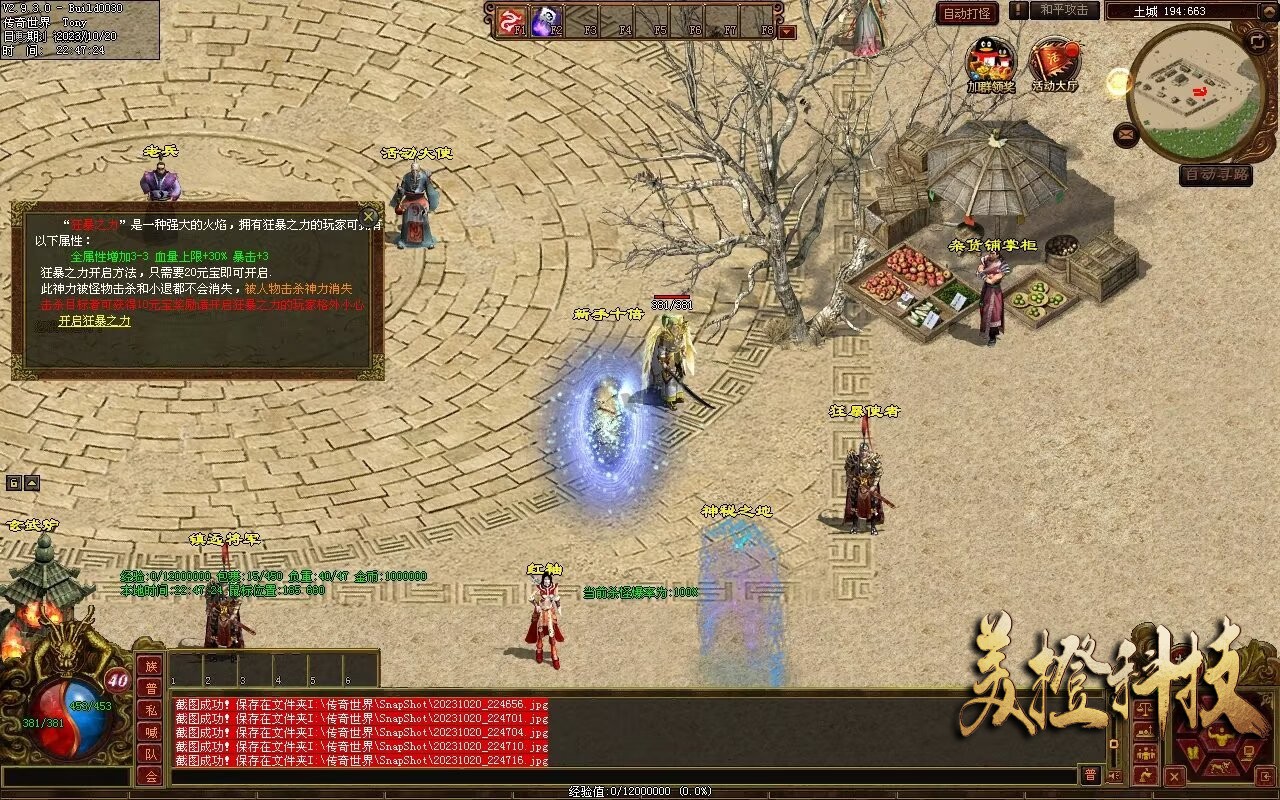Click the 开启狂暴之力 link
1280x800 pixels.
pyautogui.click(x=94, y=321)
